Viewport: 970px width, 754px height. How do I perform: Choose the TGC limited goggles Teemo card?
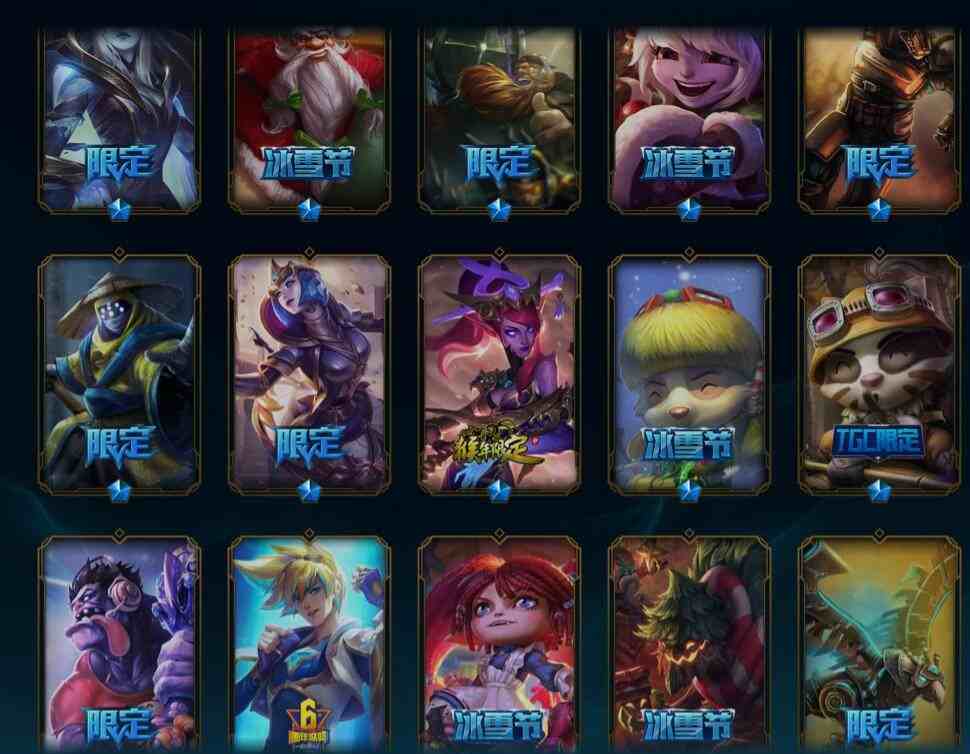[878, 374]
